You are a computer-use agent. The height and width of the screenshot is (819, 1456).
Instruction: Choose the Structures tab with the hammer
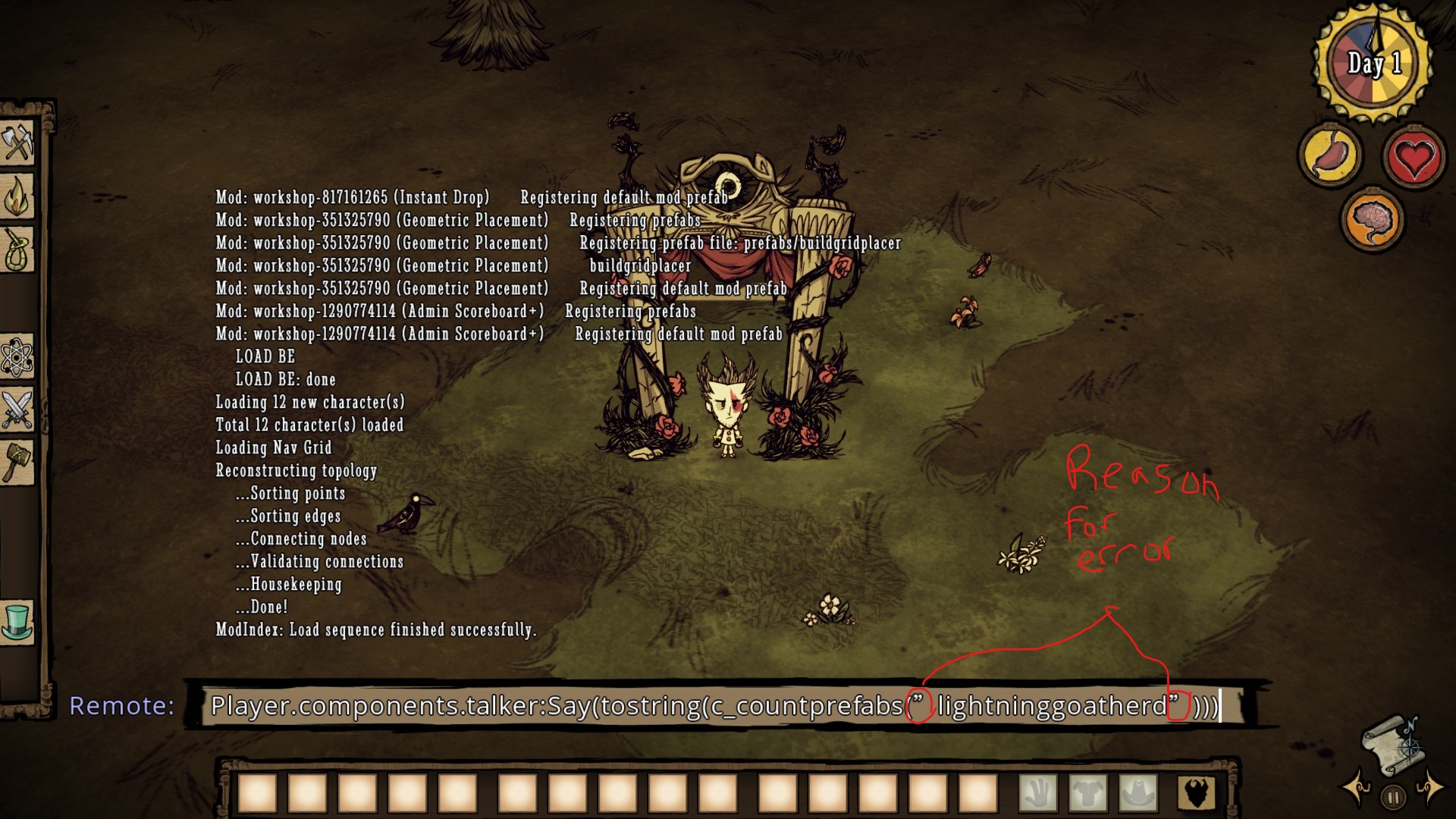click(18, 461)
